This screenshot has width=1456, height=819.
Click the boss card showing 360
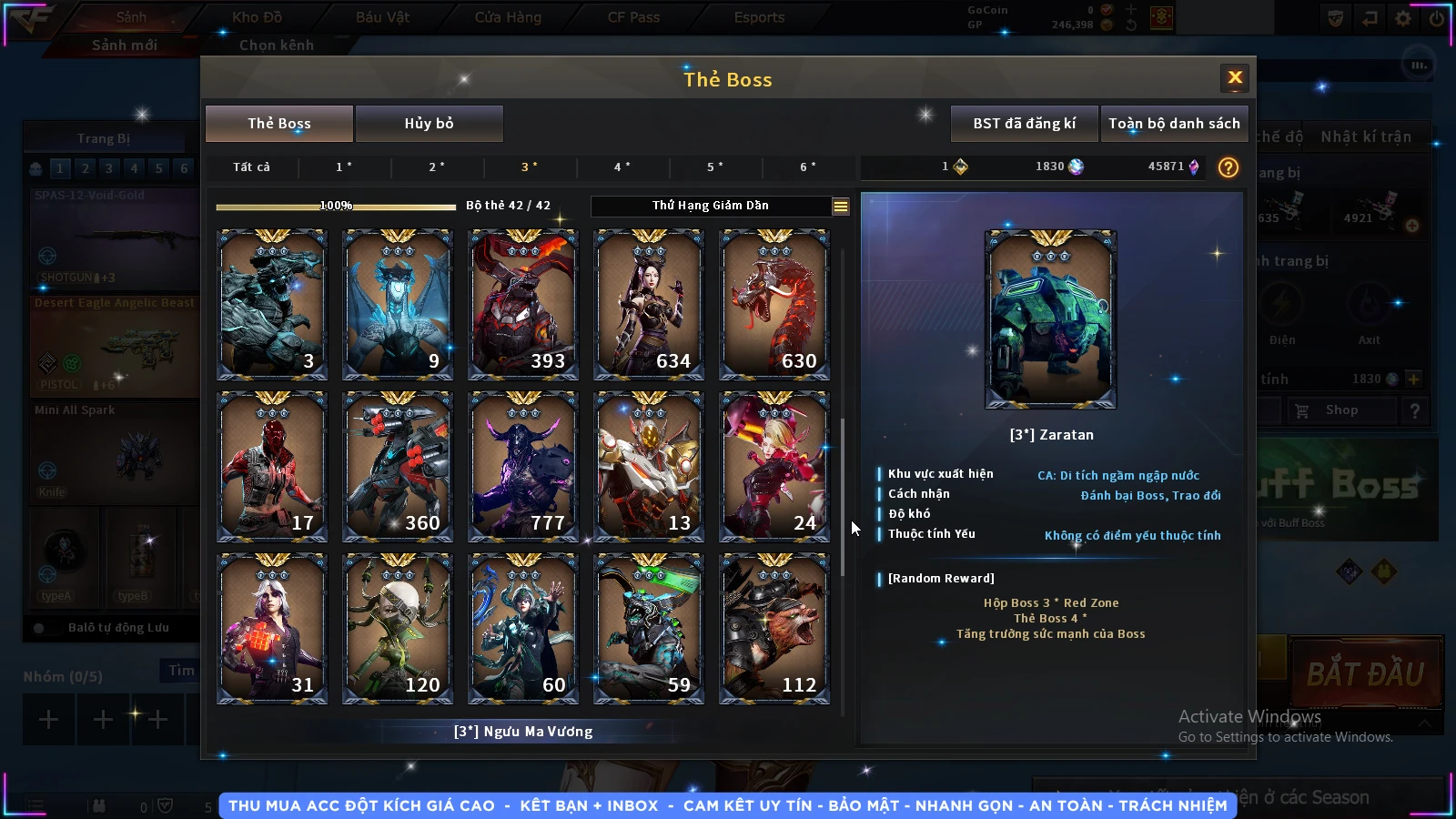click(398, 467)
